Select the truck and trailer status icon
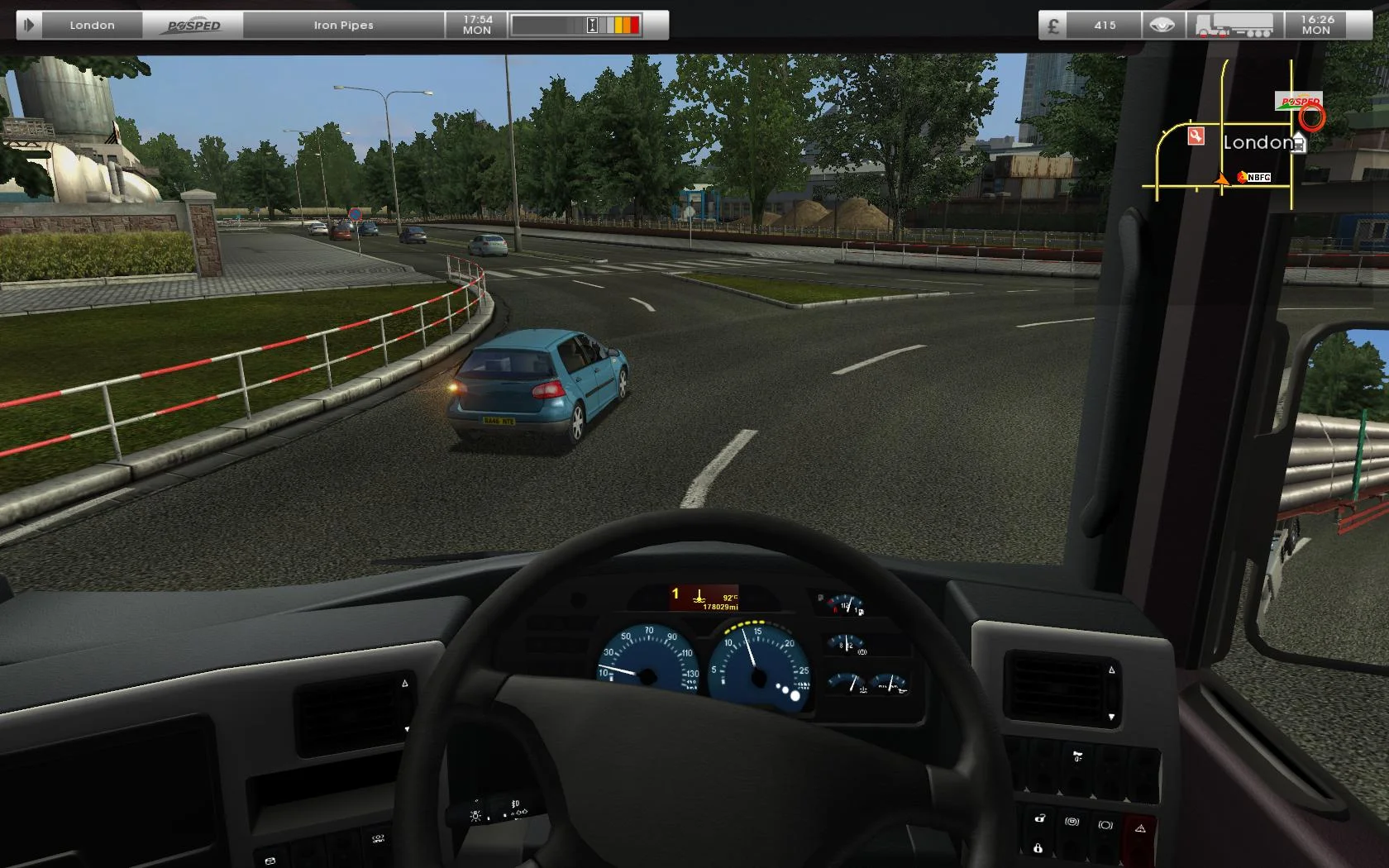Screen dimensions: 1389x868 click(x=1235, y=25)
